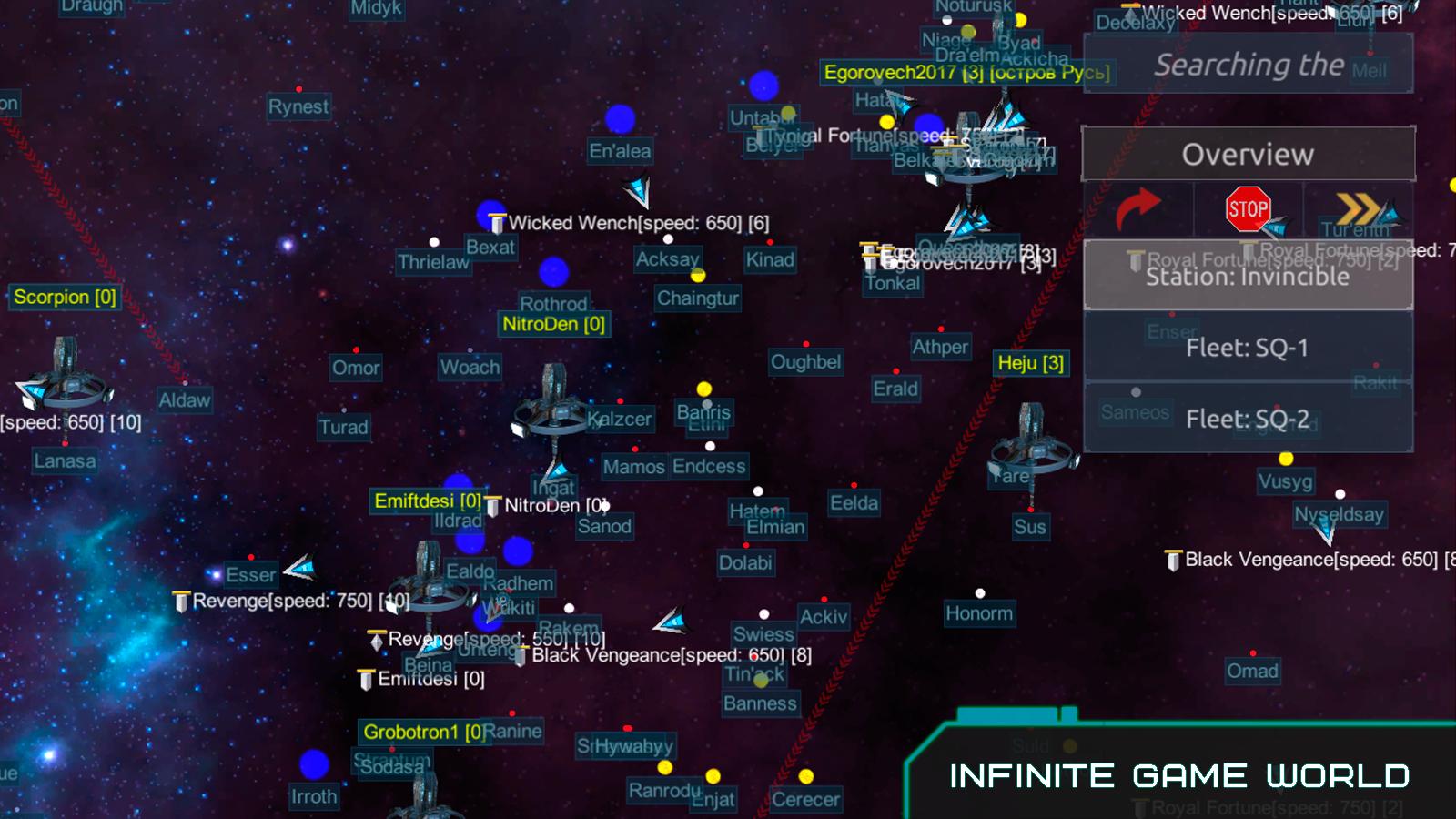
Task: Open the Station: Invincible entry
Action: [1249, 276]
